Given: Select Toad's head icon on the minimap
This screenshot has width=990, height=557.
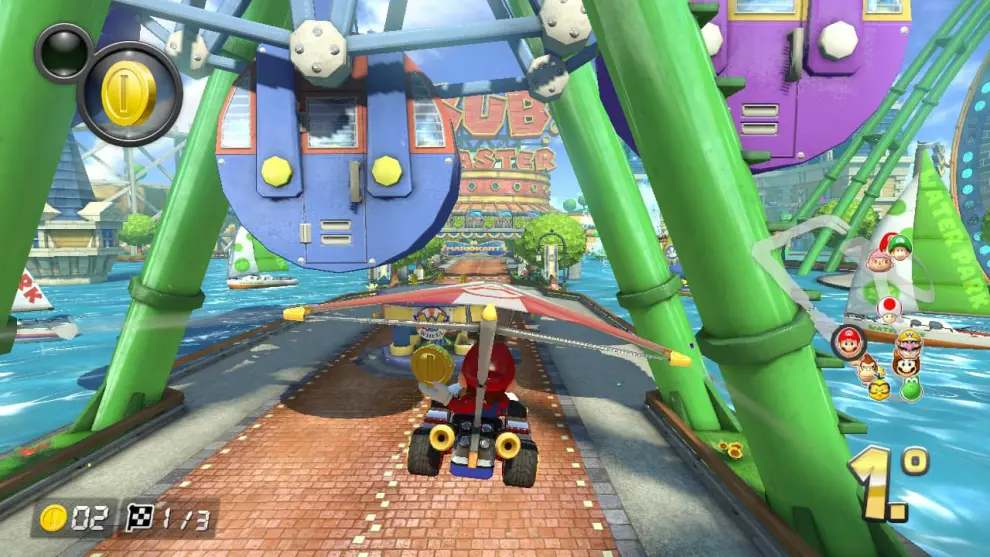Looking at the screenshot, I should point(887,309).
